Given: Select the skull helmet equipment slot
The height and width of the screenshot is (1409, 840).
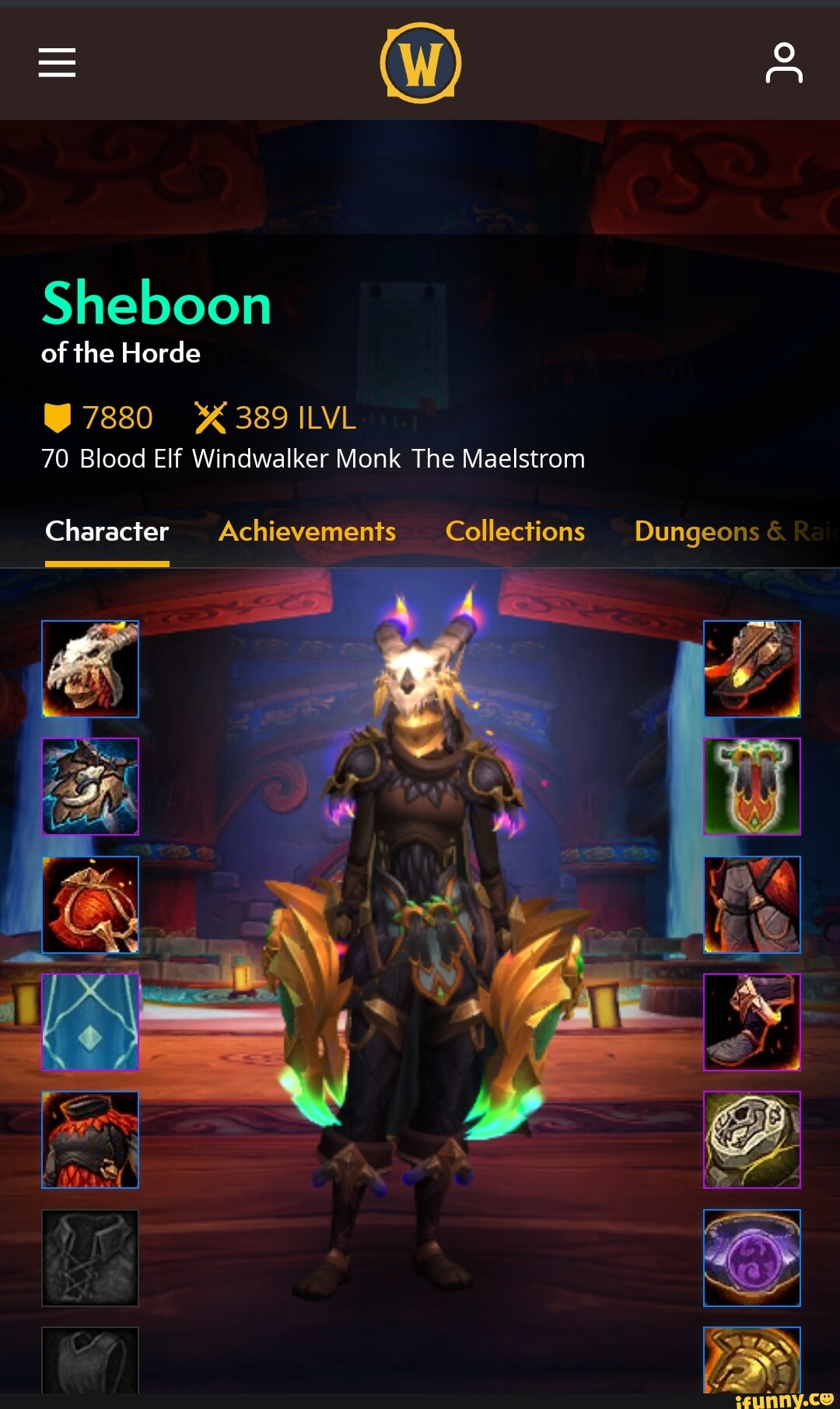Looking at the screenshot, I should click(x=90, y=669).
